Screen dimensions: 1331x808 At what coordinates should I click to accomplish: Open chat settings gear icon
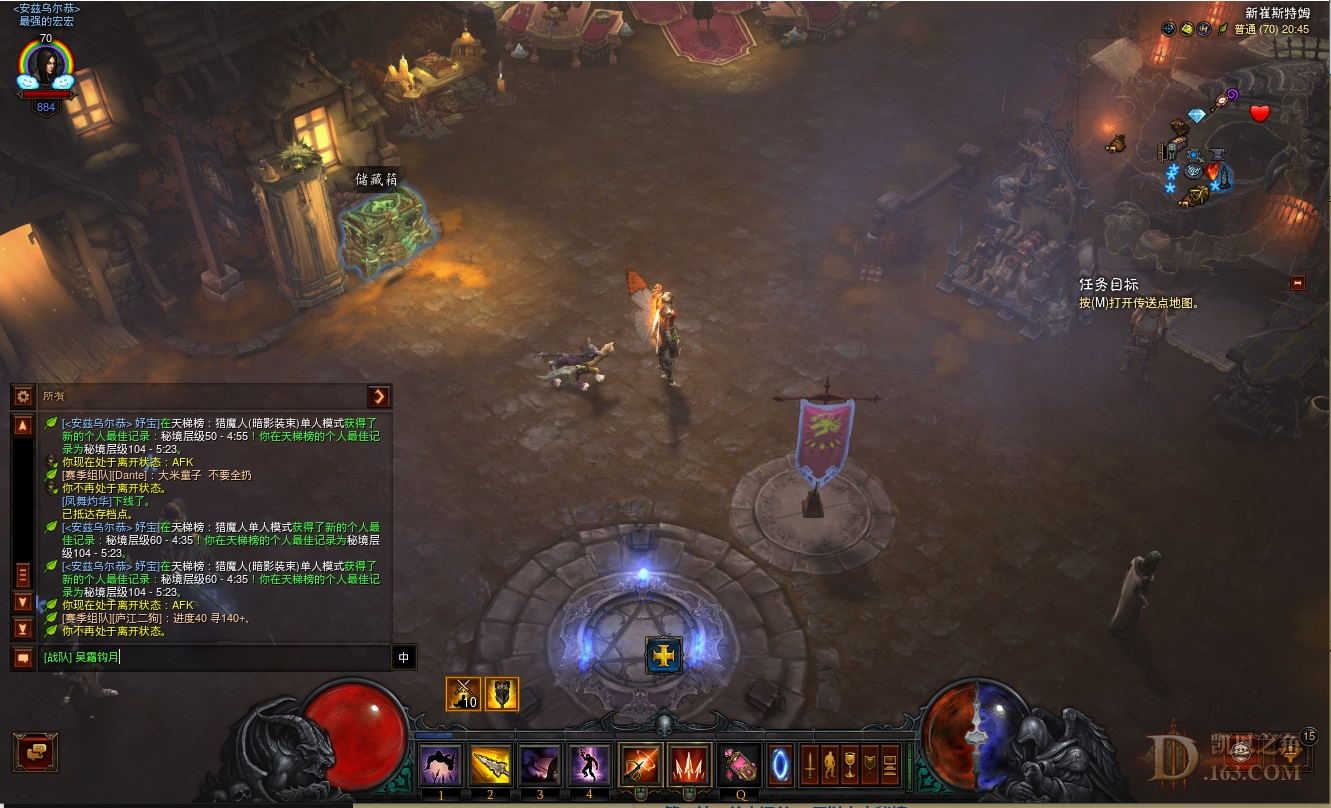pos(23,396)
